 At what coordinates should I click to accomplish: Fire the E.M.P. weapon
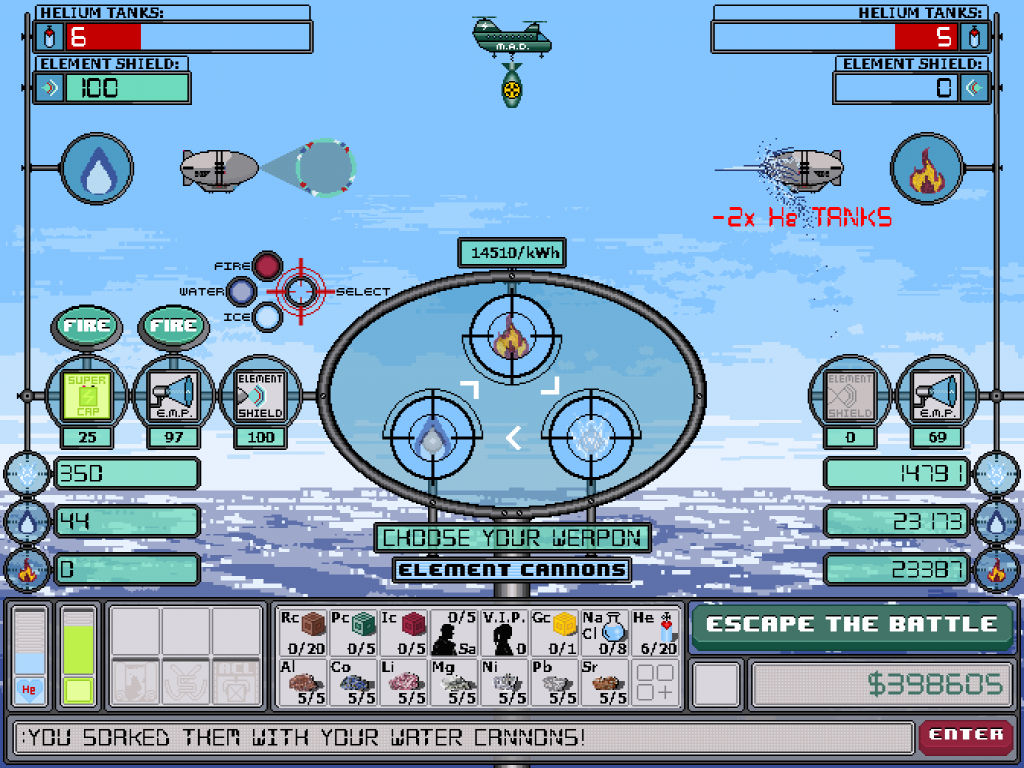pos(172,326)
